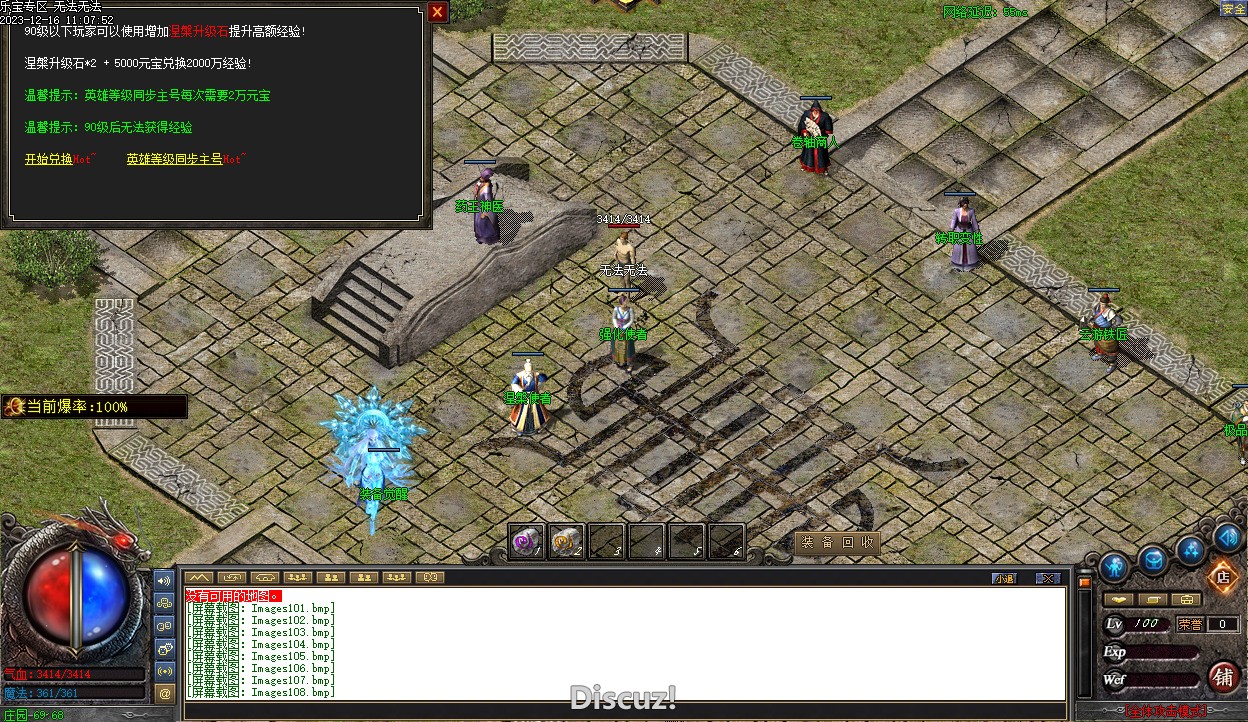1248x722 pixels.
Task: Click the 小退 logout button
Action: coord(1004,578)
